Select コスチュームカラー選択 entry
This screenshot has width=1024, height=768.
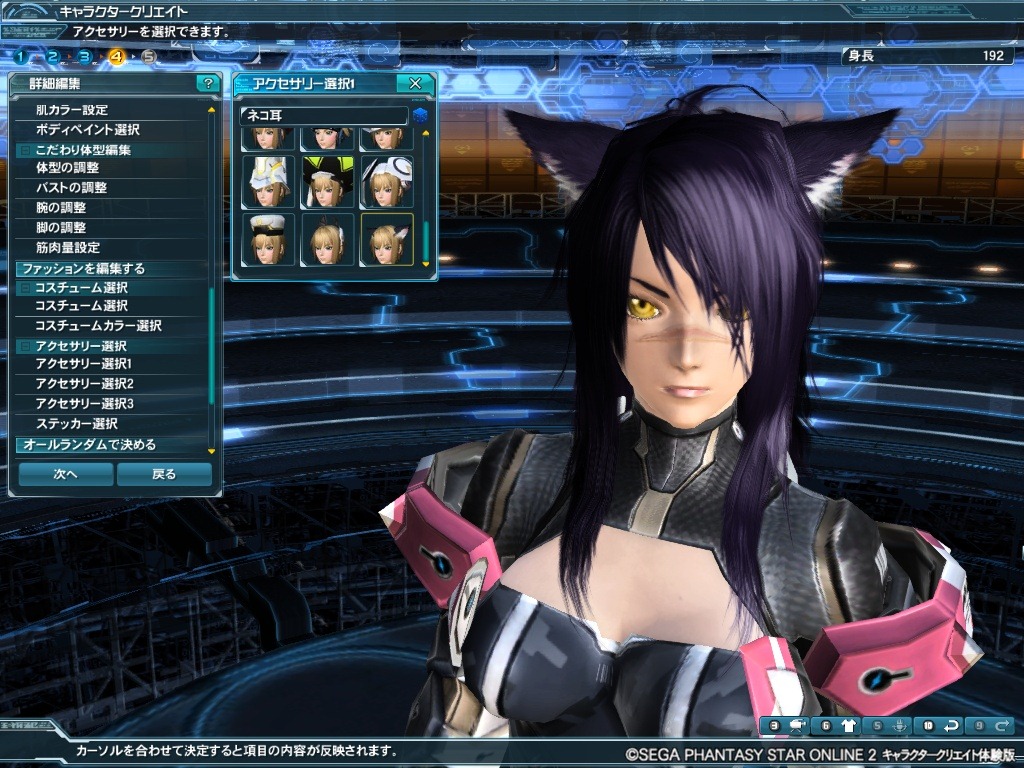coord(98,325)
